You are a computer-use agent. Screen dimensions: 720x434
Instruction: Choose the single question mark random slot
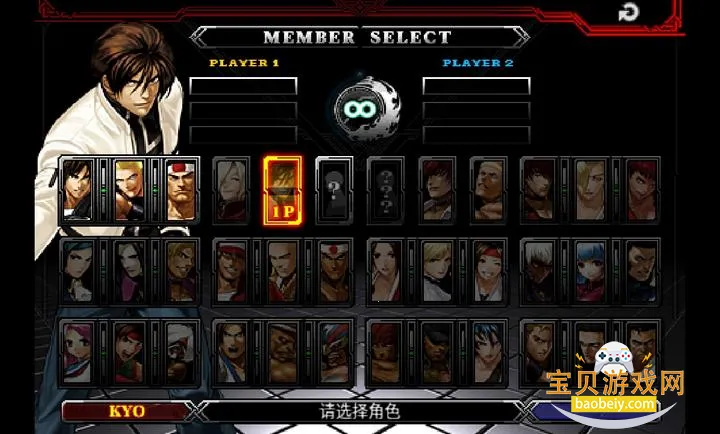pyautogui.click(x=334, y=189)
